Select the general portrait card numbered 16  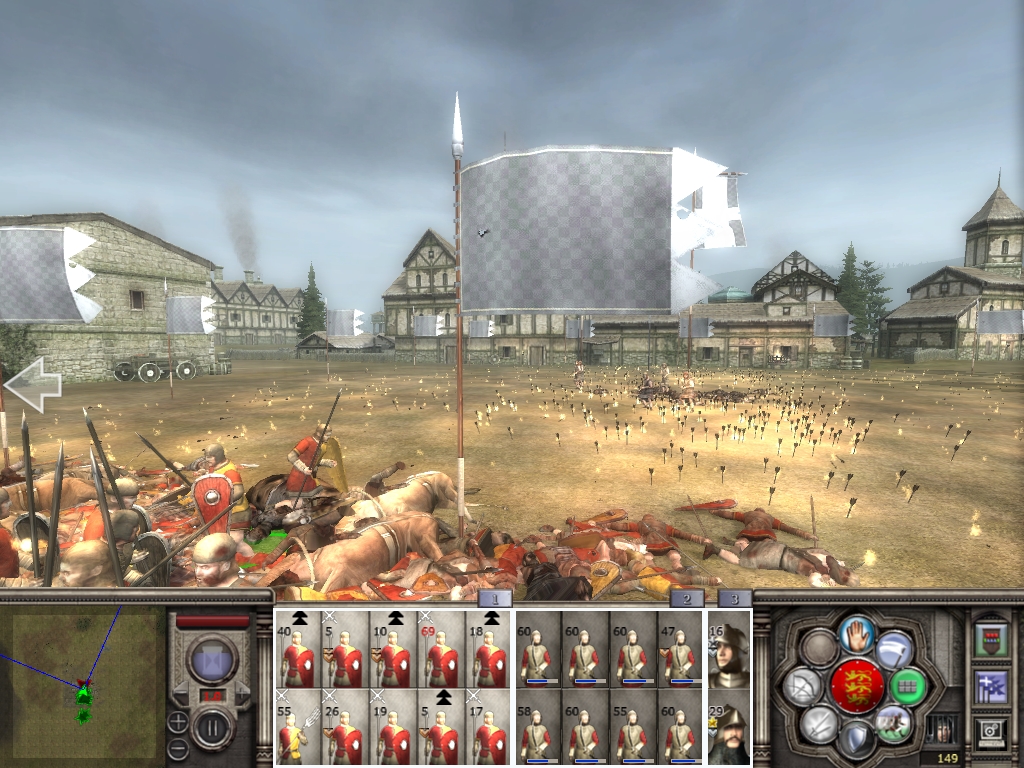[x=728, y=649]
